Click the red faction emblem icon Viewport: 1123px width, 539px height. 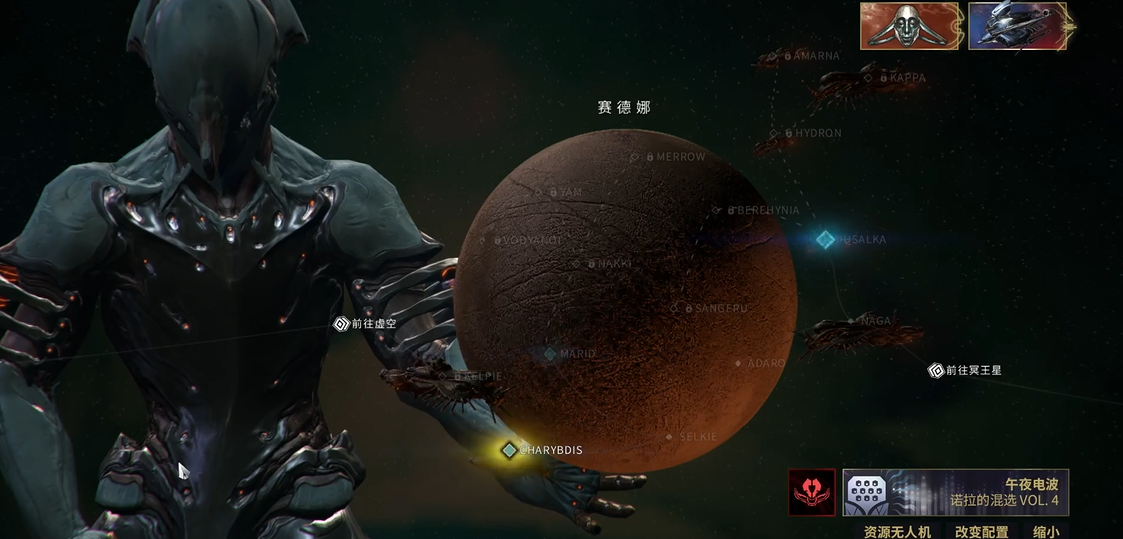(x=811, y=492)
